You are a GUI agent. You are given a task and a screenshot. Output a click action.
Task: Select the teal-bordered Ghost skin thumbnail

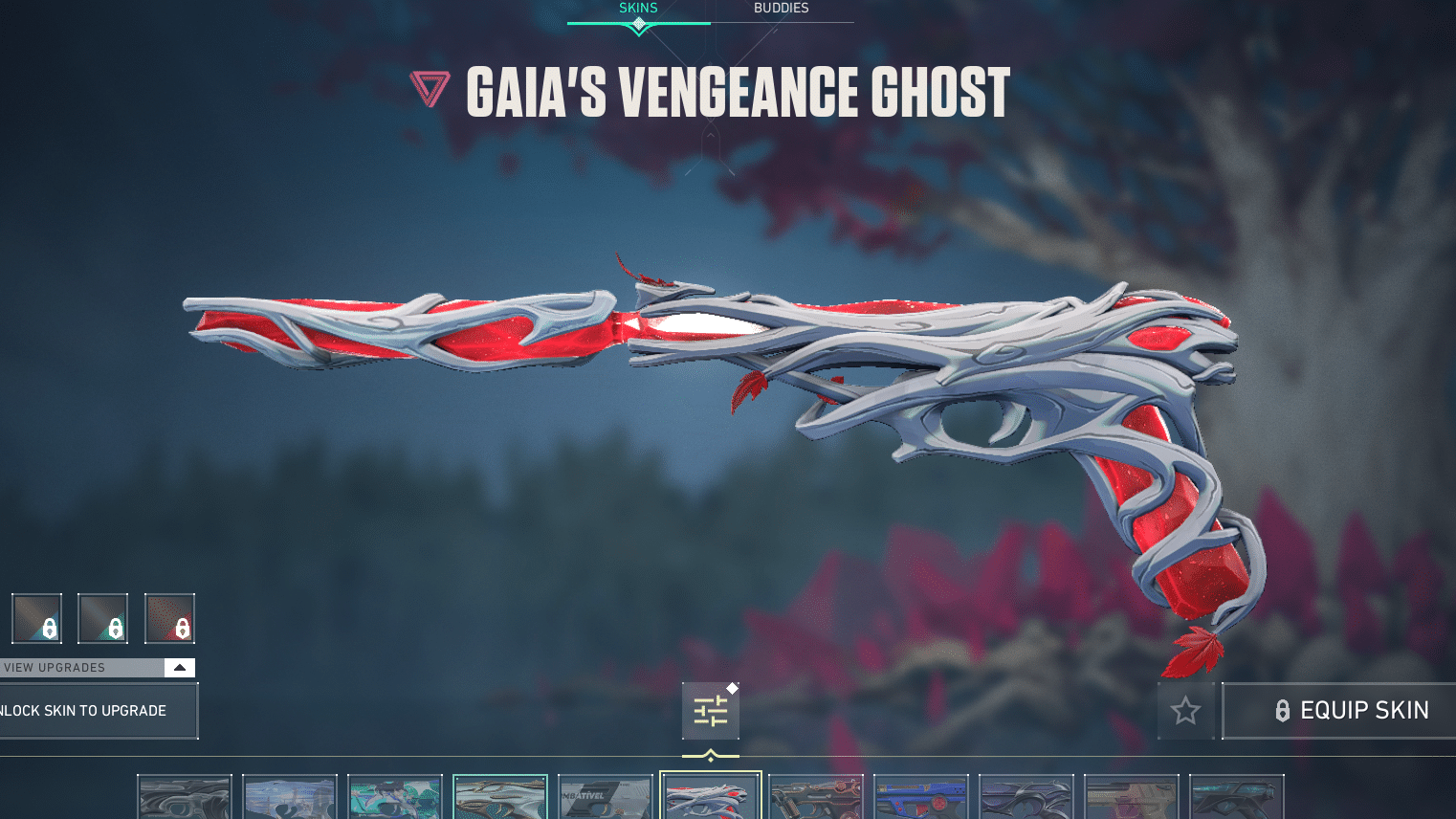click(500, 795)
